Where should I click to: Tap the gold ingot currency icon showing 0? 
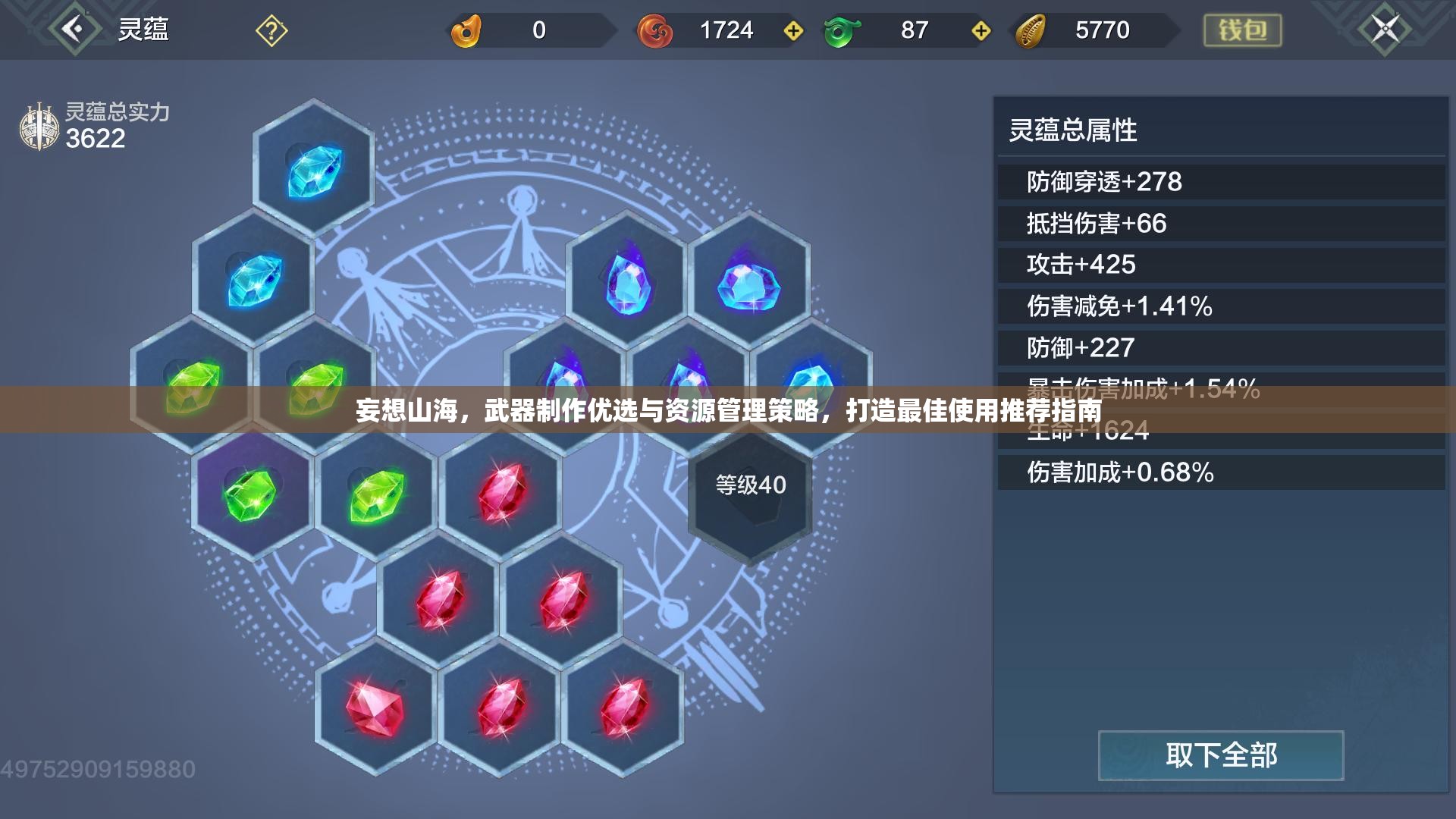(468, 29)
